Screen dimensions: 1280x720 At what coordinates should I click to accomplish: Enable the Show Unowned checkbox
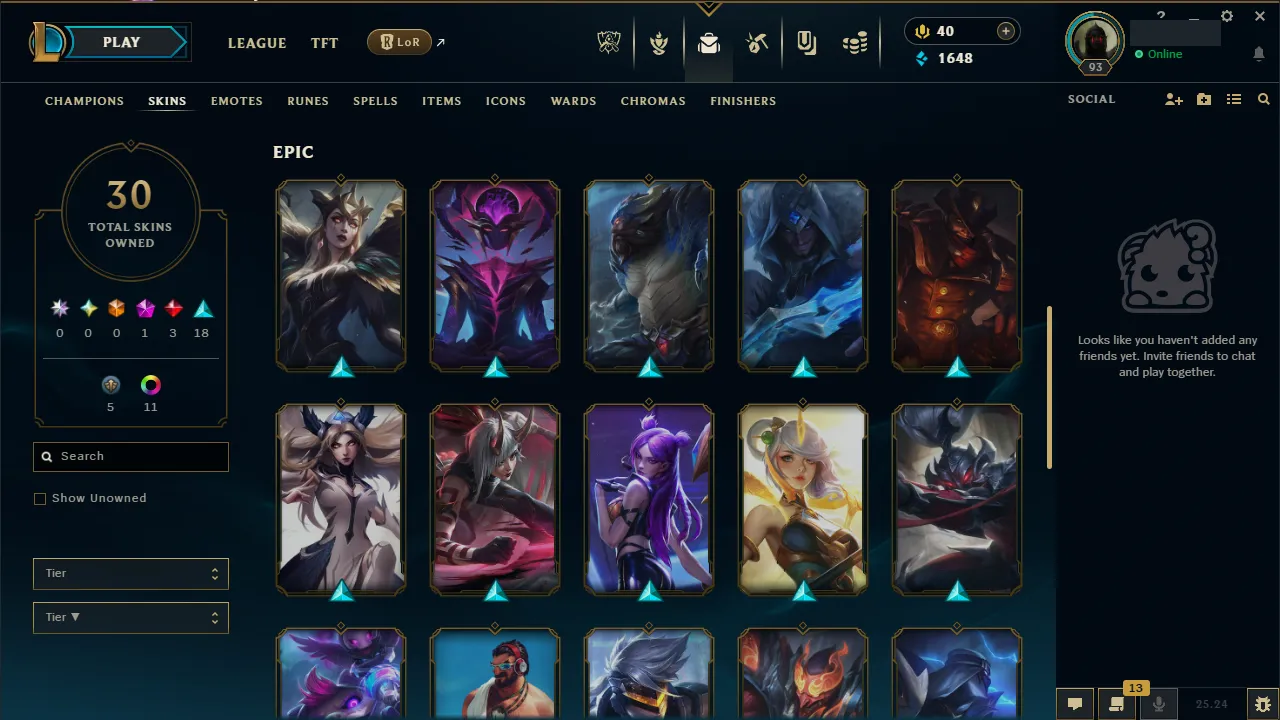pyautogui.click(x=40, y=498)
